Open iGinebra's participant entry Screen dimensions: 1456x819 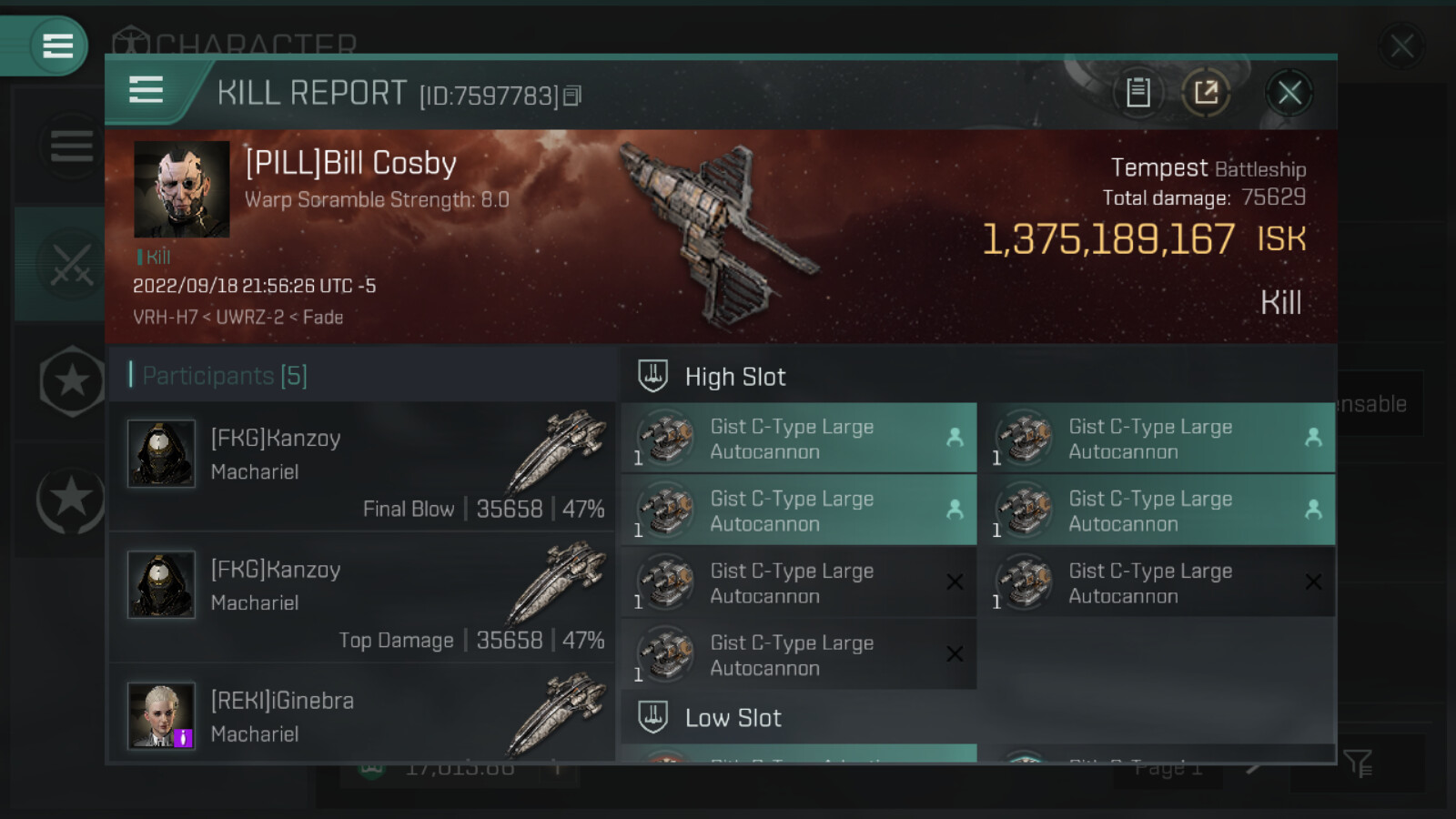pos(362,715)
